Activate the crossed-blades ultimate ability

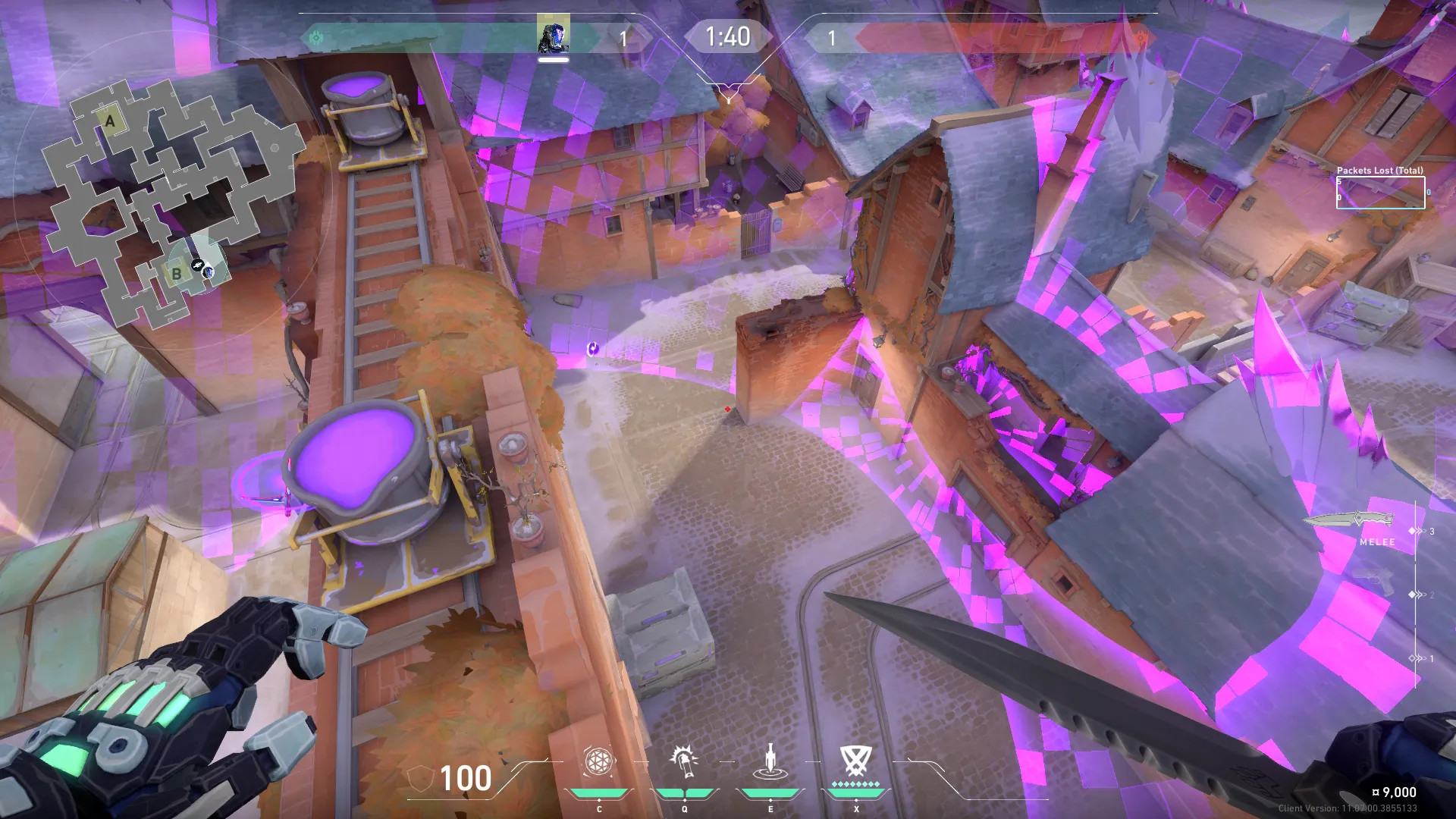point(856,761)
